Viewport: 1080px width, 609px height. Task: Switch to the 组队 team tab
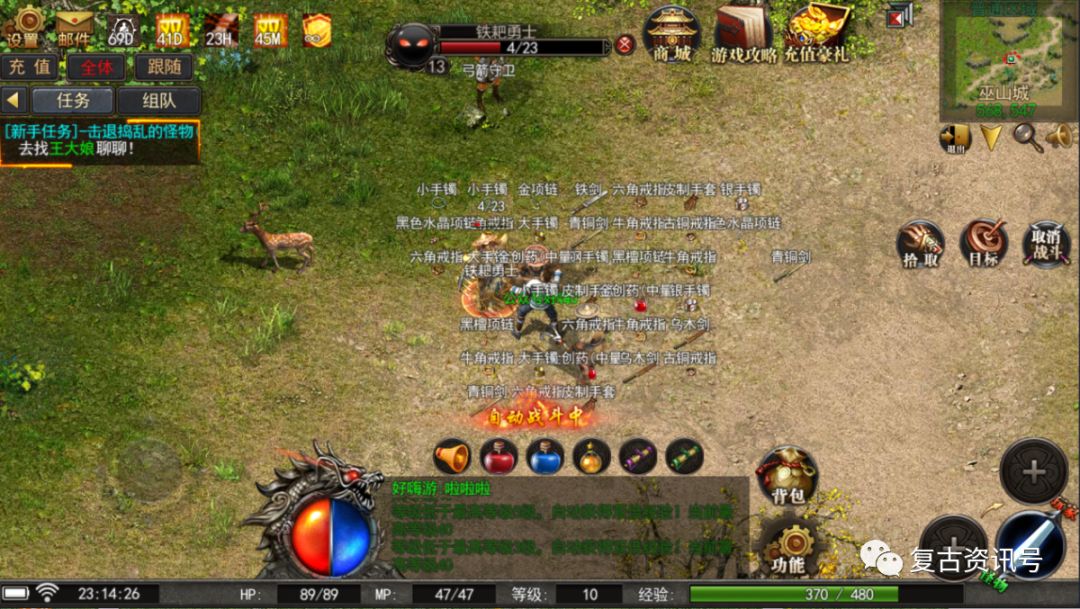(159, 101)
